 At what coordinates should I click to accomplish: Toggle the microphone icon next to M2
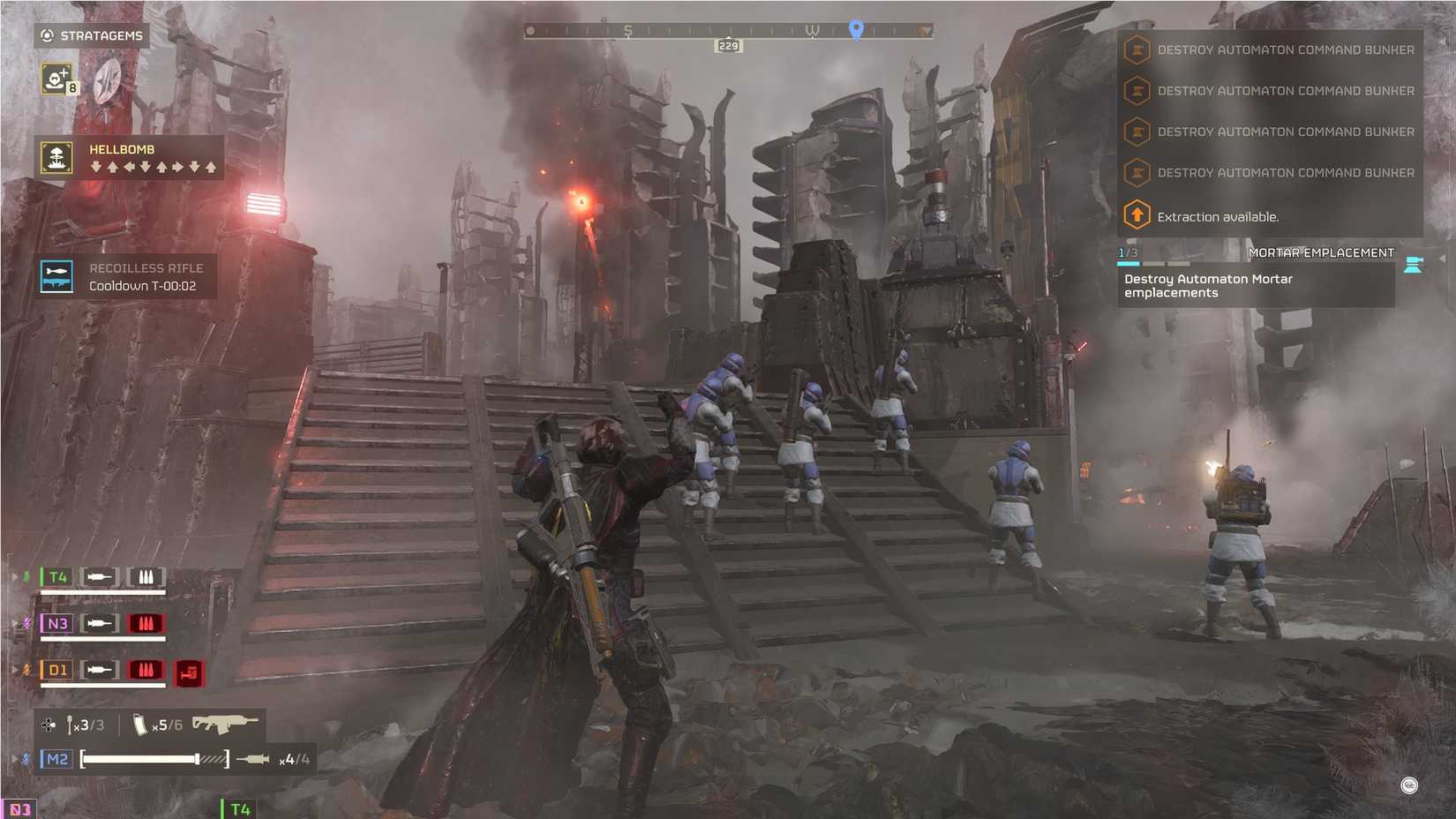(x=26, y=757)
